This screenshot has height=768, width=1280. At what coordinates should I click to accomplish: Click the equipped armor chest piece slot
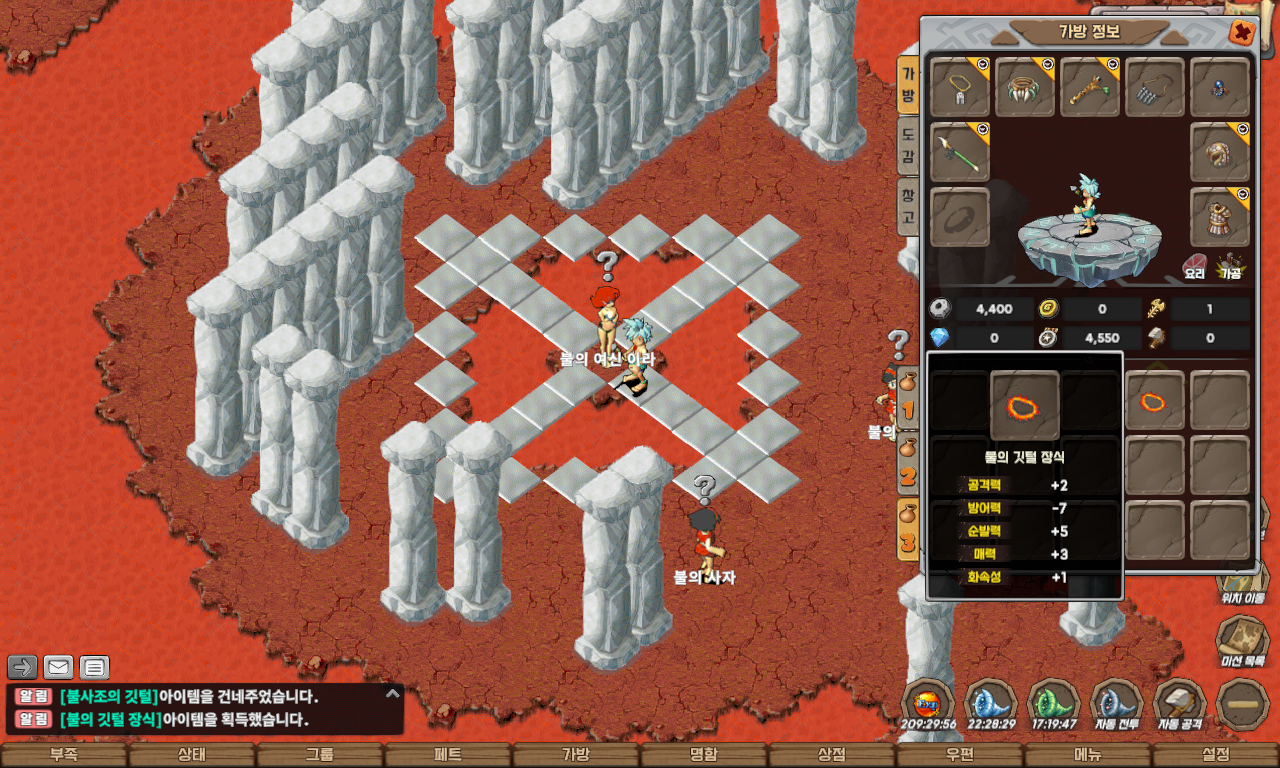click(1220, 217)
